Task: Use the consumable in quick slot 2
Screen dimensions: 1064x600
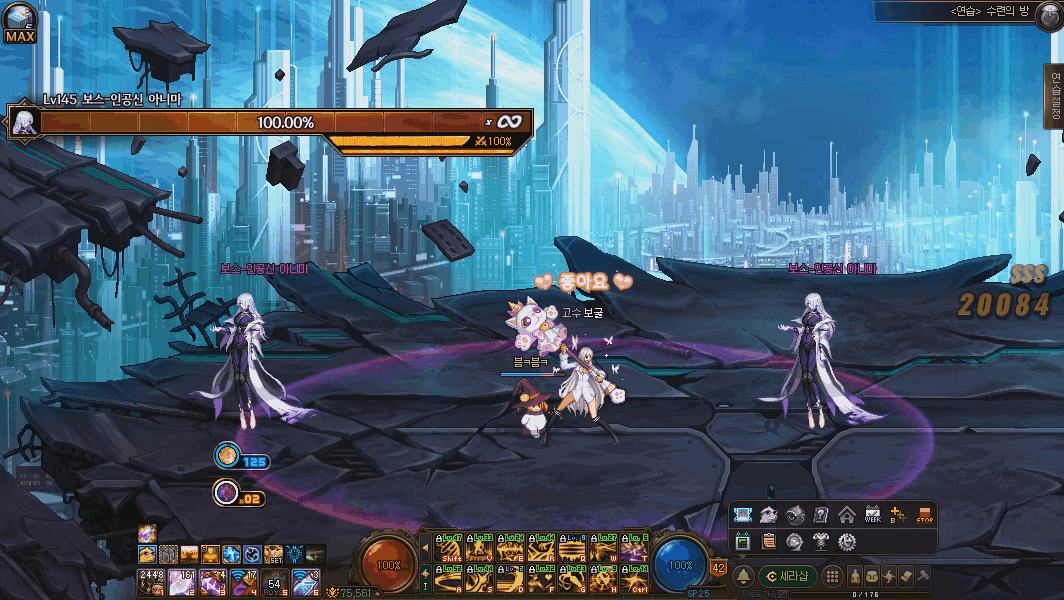Action: (x=183, y=580)
